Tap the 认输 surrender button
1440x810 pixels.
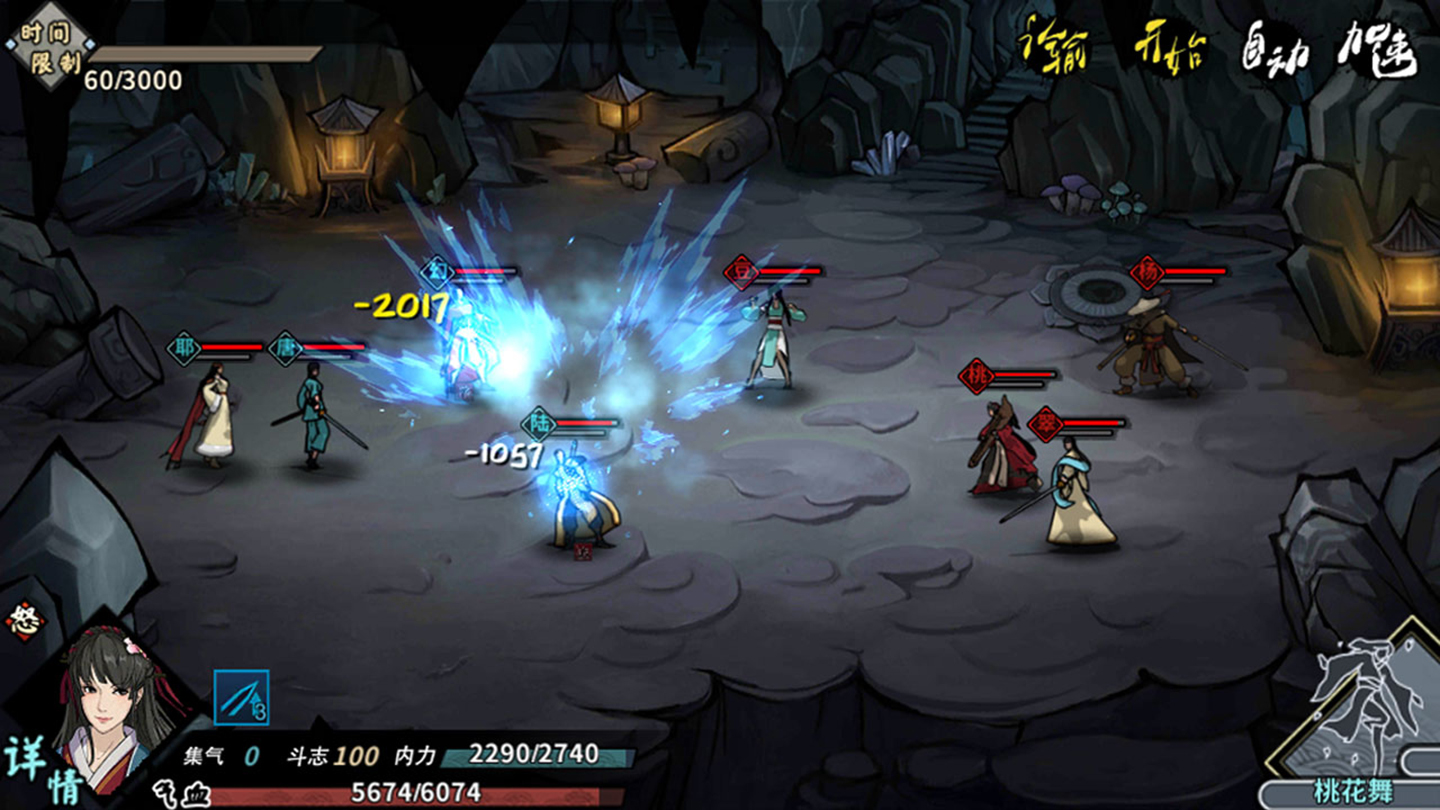[1053, 47]
